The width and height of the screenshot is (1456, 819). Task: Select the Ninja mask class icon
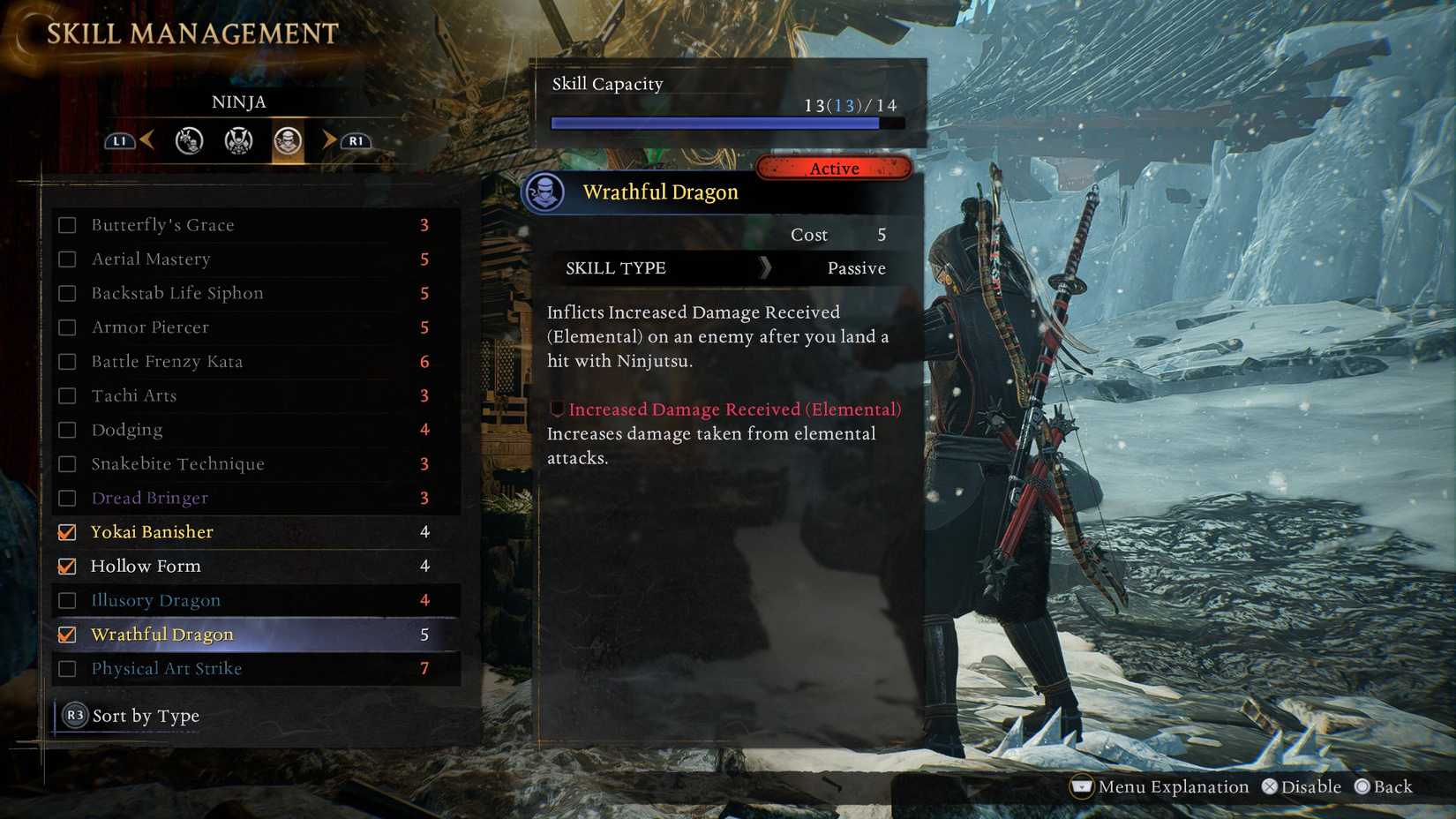point(289,140)
